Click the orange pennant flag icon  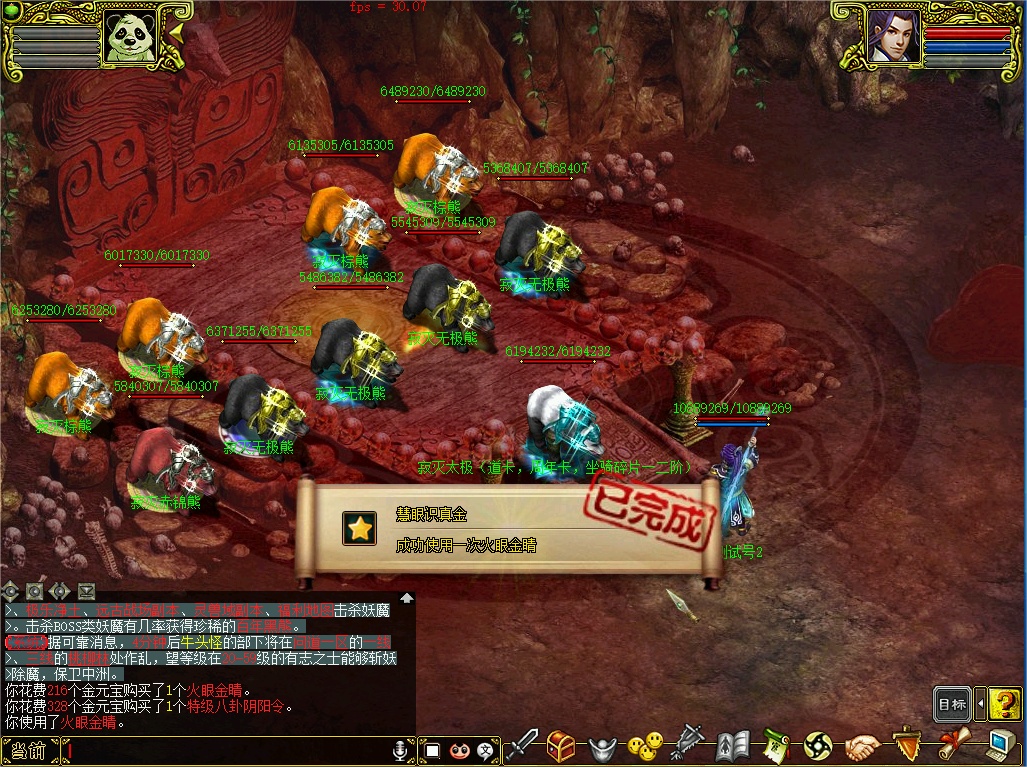907,745
